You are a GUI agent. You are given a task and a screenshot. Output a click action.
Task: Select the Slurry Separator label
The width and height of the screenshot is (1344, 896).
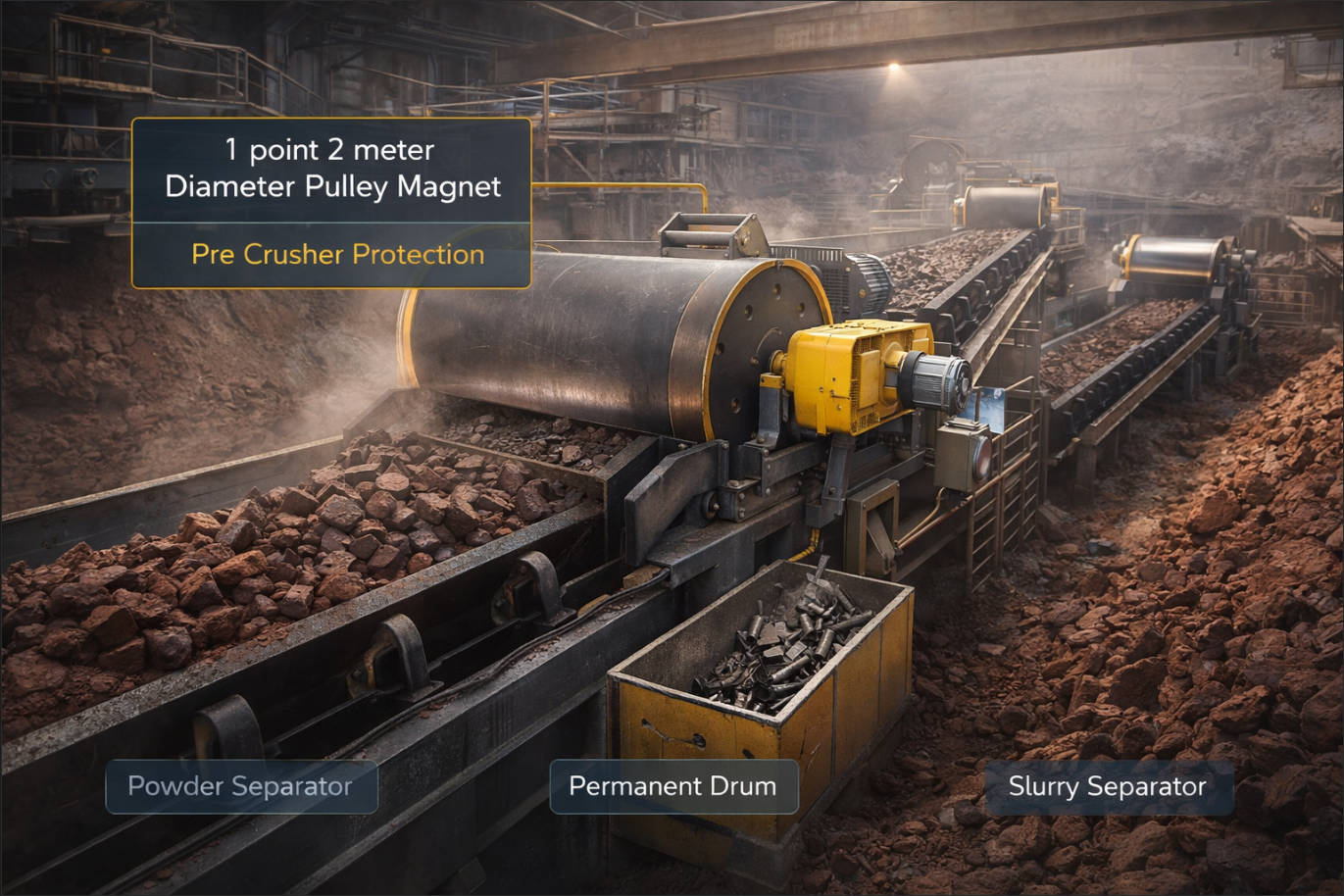(x=1108, y=786)
